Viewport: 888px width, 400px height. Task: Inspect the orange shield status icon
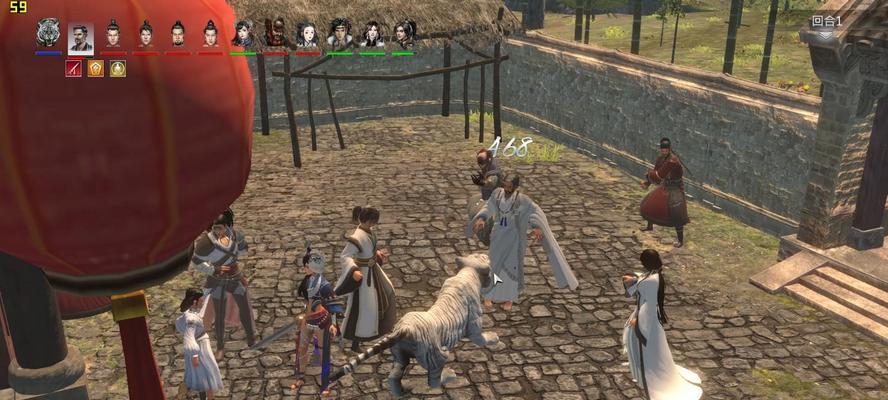[96, 68]
